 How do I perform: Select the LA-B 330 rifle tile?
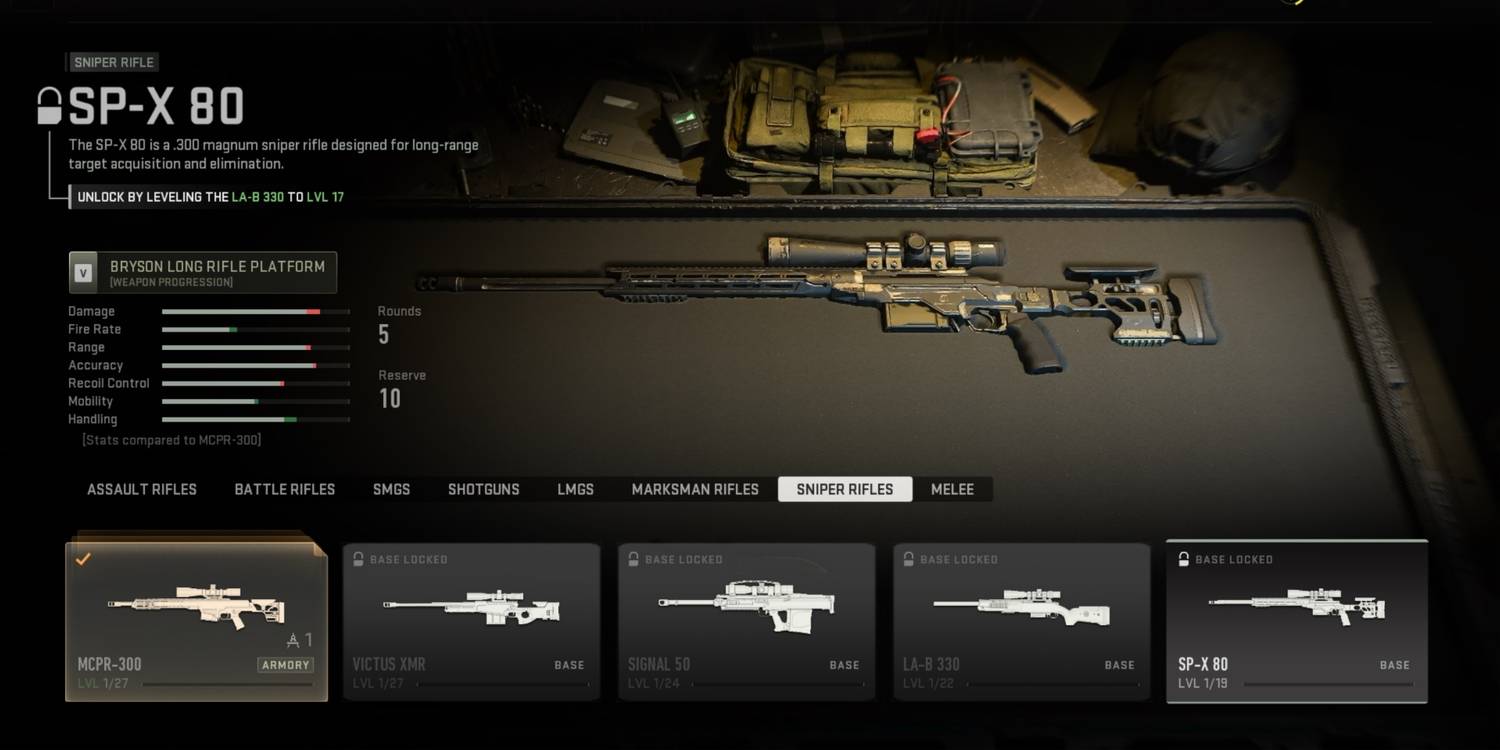click(x=1021, y=622)
